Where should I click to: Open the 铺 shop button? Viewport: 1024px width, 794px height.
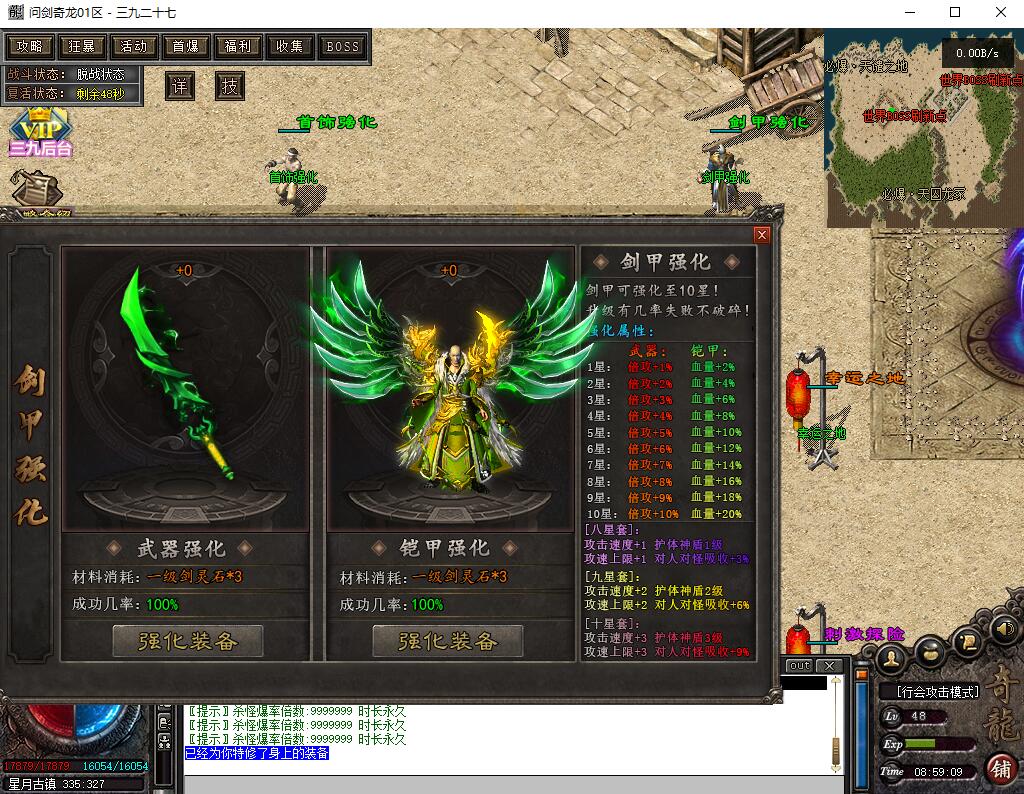coord(1000,768)
